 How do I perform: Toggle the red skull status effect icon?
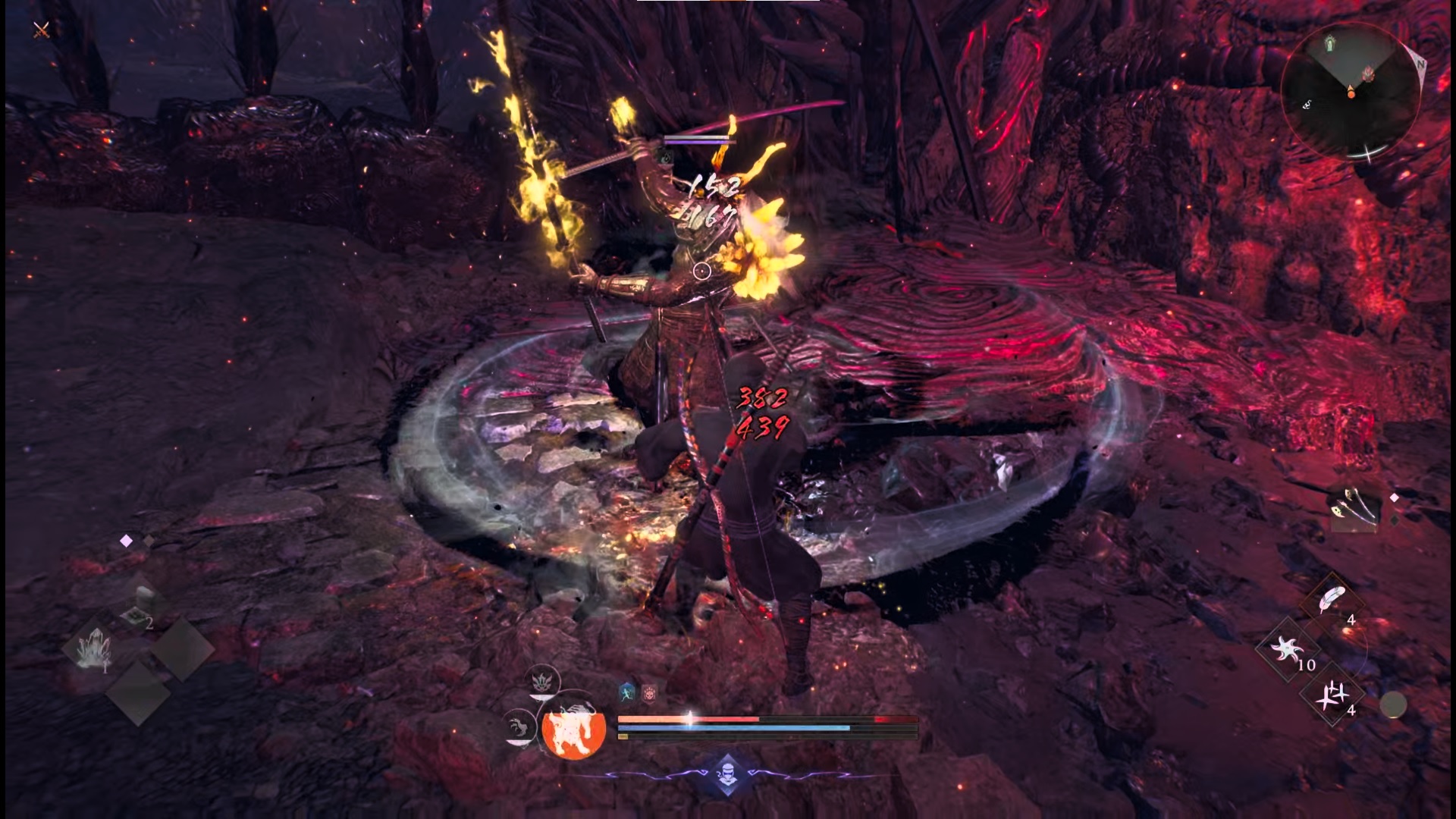649,693
